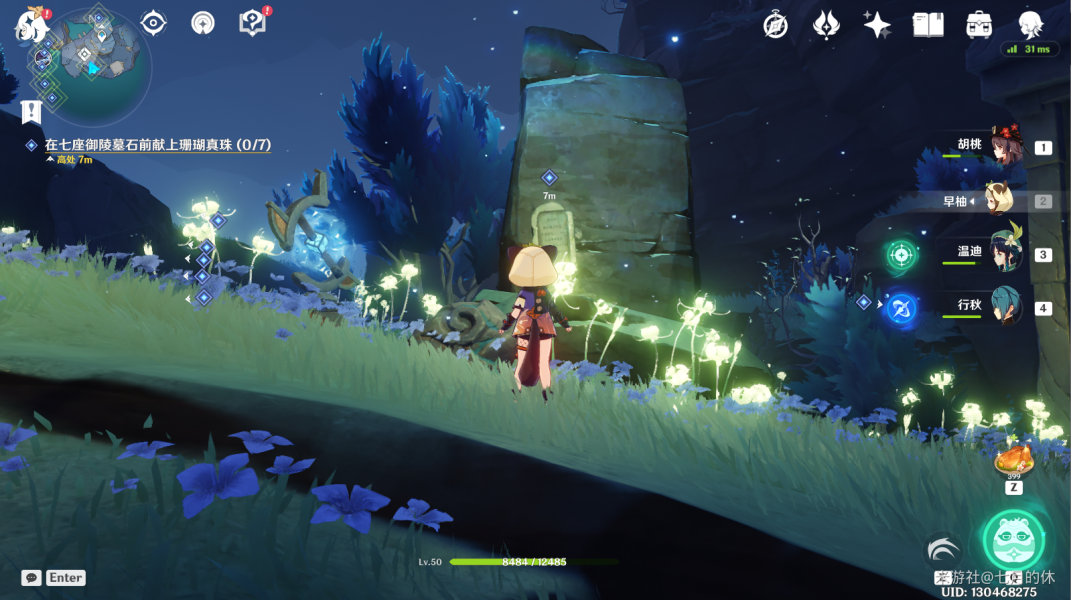Select active character 早柚 in party list
The height and width of the screenshot is (600, 1071).
[1000, 200]
